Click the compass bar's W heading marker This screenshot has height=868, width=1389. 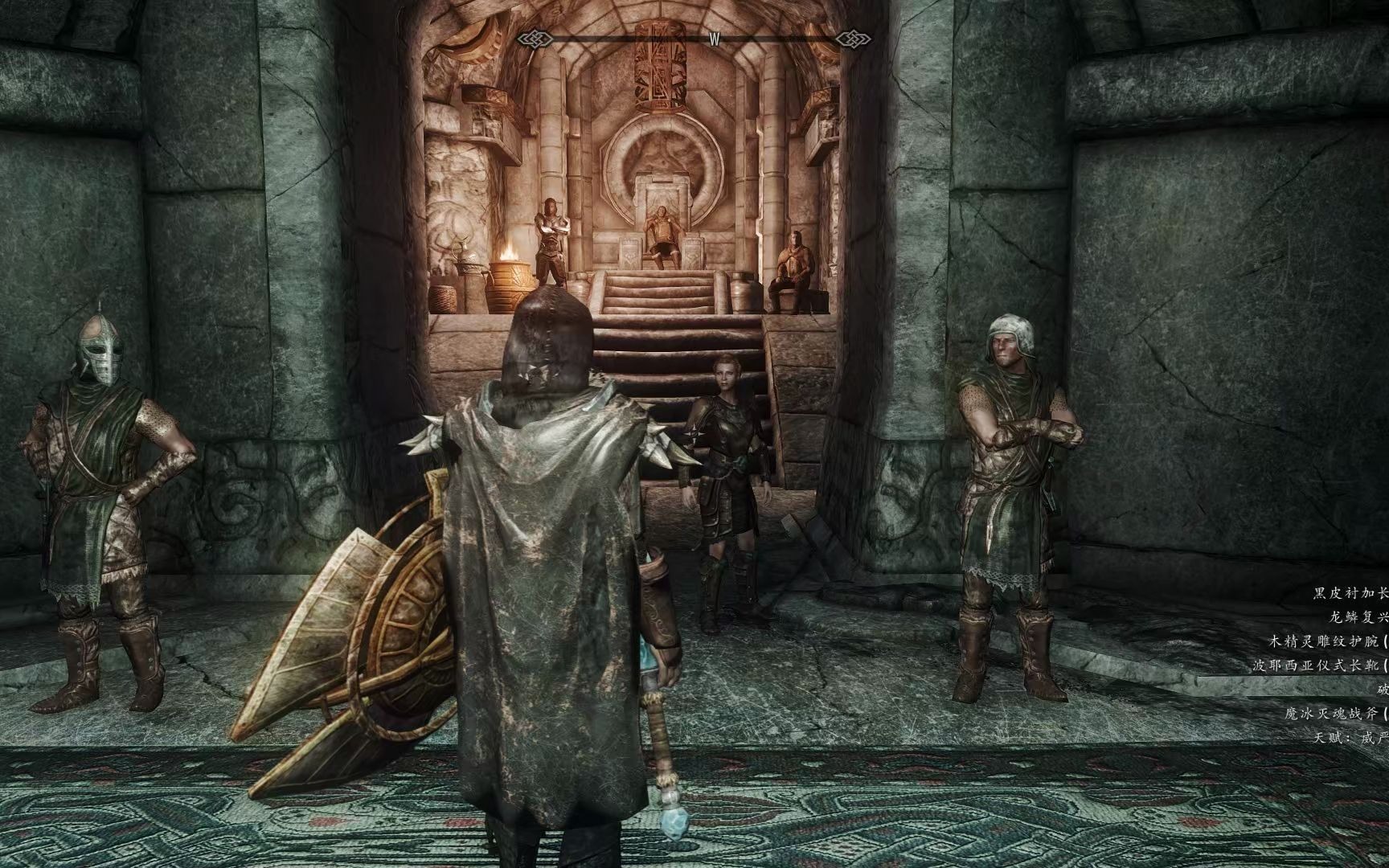click(x=713, y=39)
